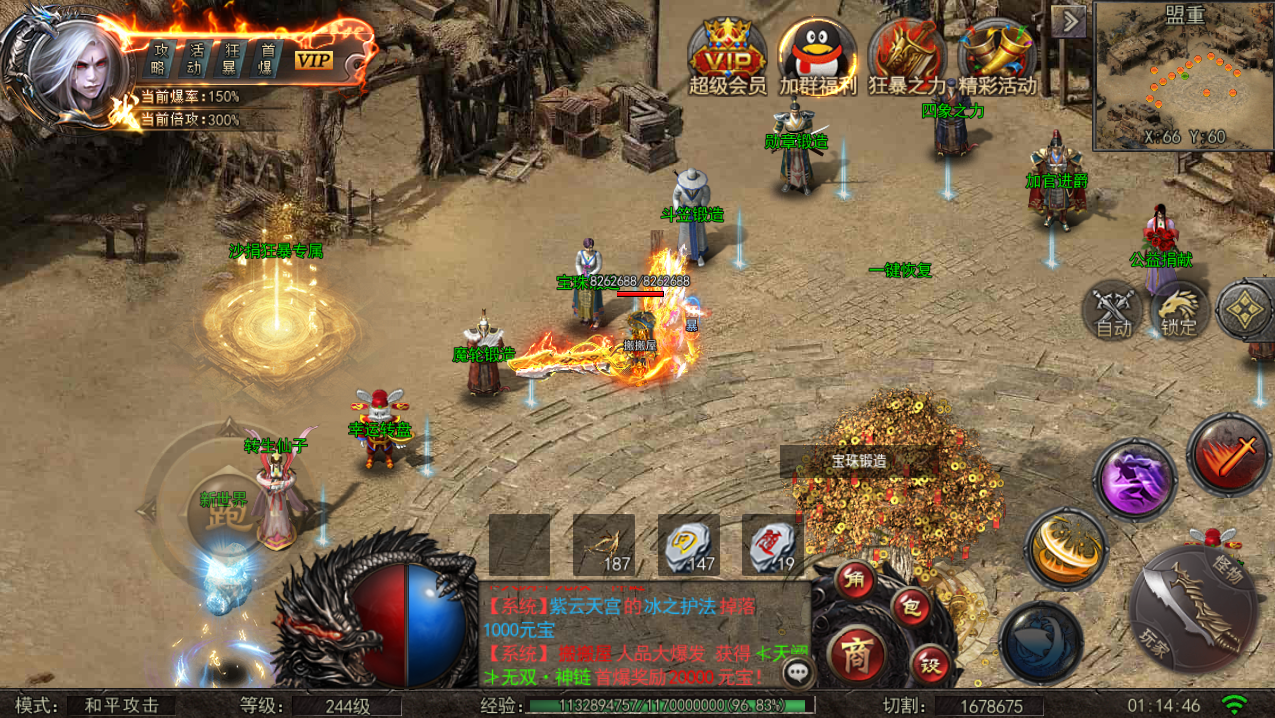Open the 精彩活动 horn icon
This screenshot has width=1275, height=718.
[x=996, y=57]
